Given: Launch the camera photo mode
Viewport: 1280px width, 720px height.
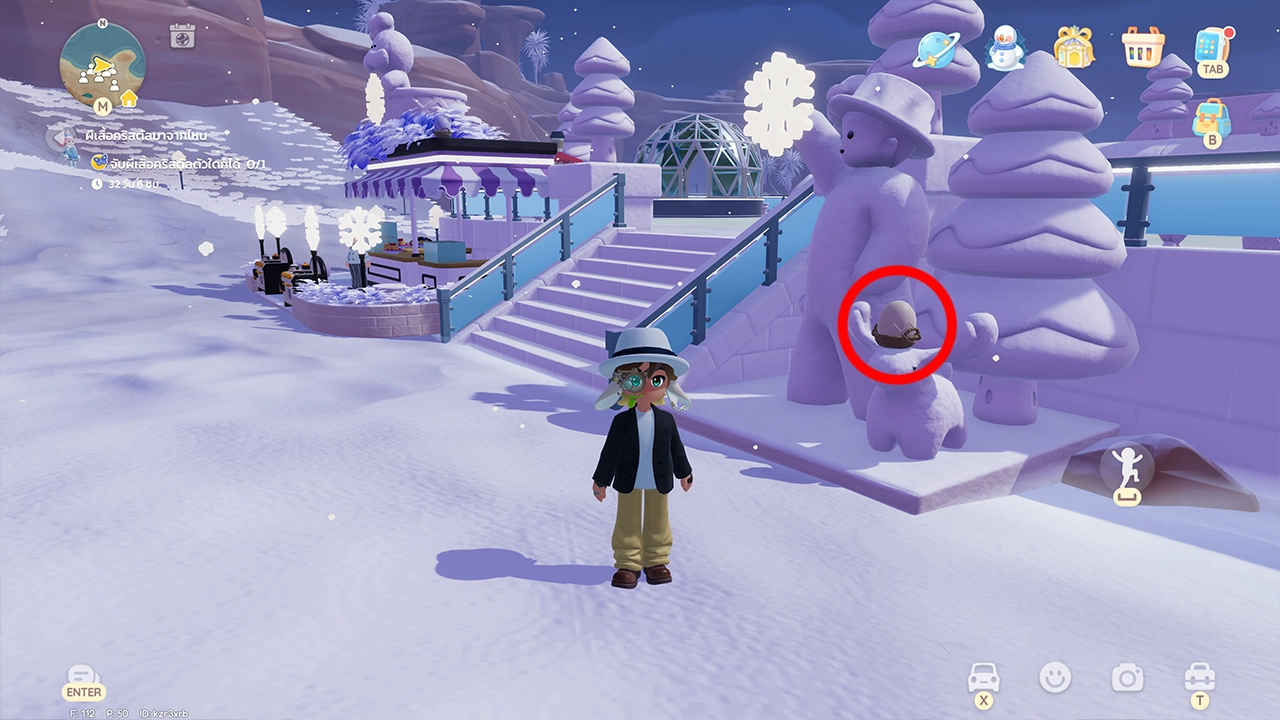Looking at the screenshot, I should coord(1127,678).
